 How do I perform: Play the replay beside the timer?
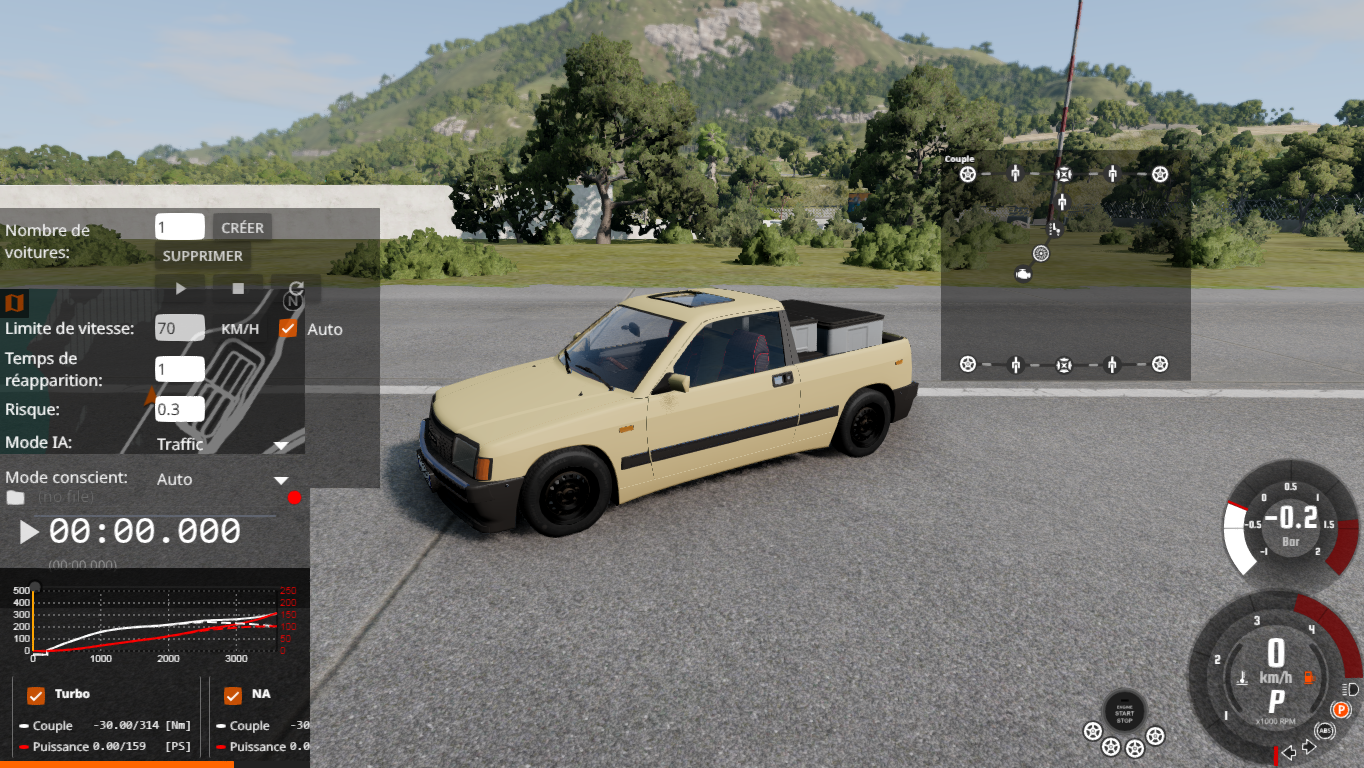coord(29,532)
